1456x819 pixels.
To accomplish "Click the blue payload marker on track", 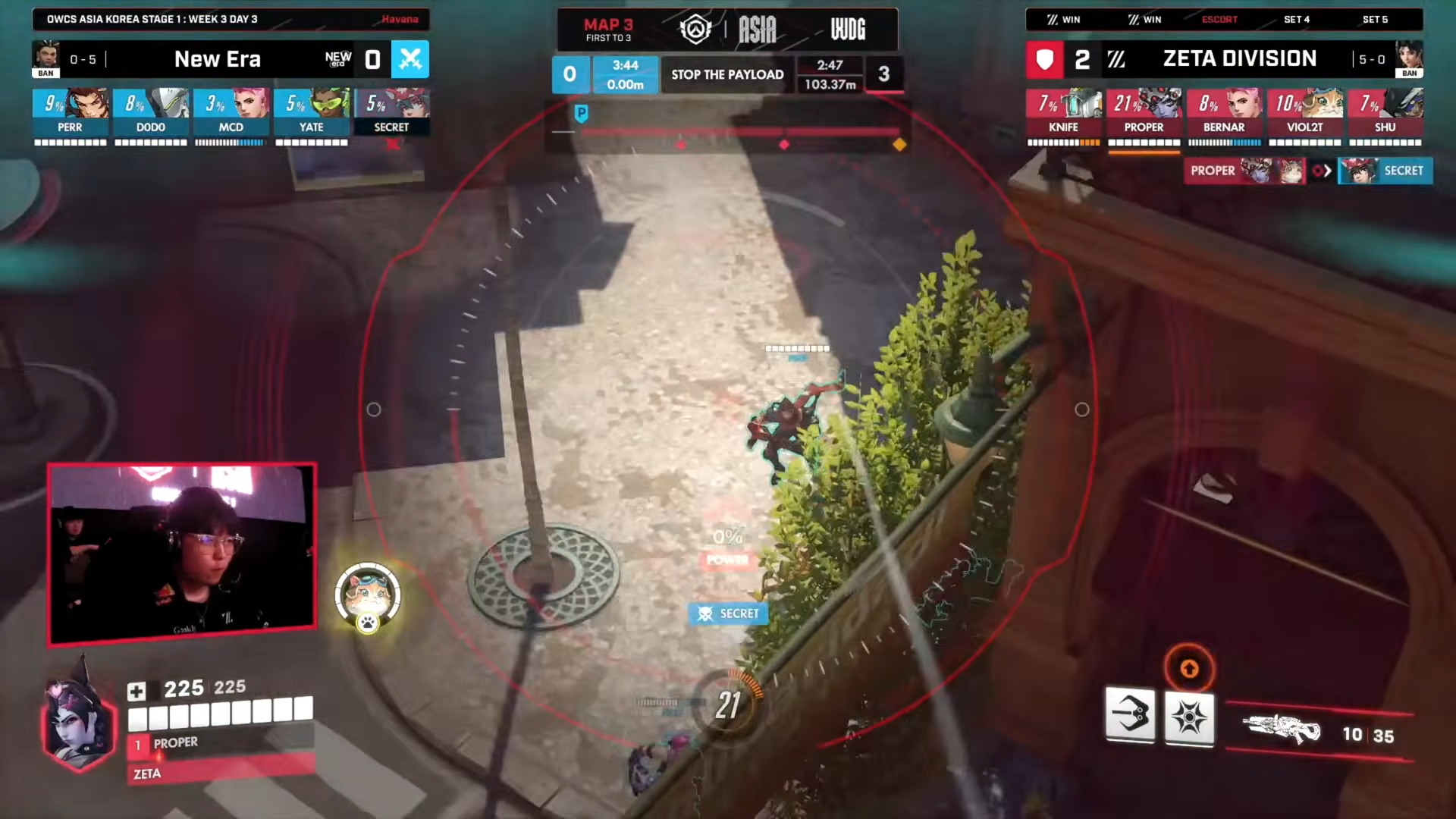I will [581, 114].
